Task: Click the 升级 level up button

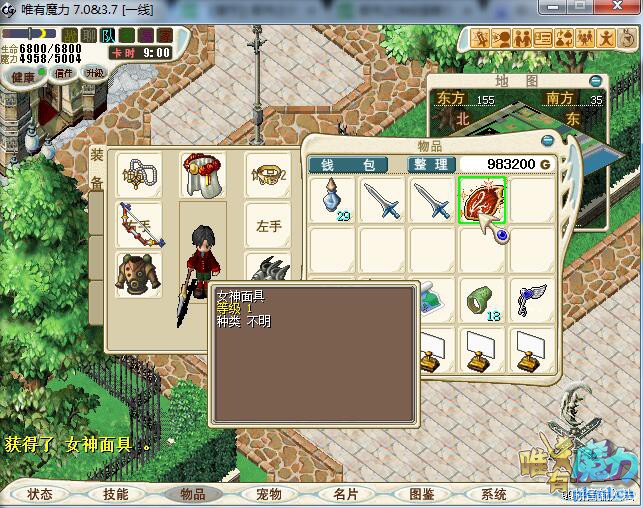Action: [95, 72]
